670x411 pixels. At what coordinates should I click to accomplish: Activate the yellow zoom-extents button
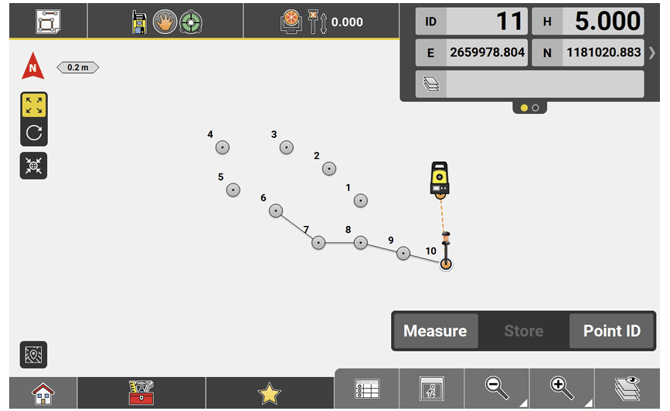coord(34,105)
